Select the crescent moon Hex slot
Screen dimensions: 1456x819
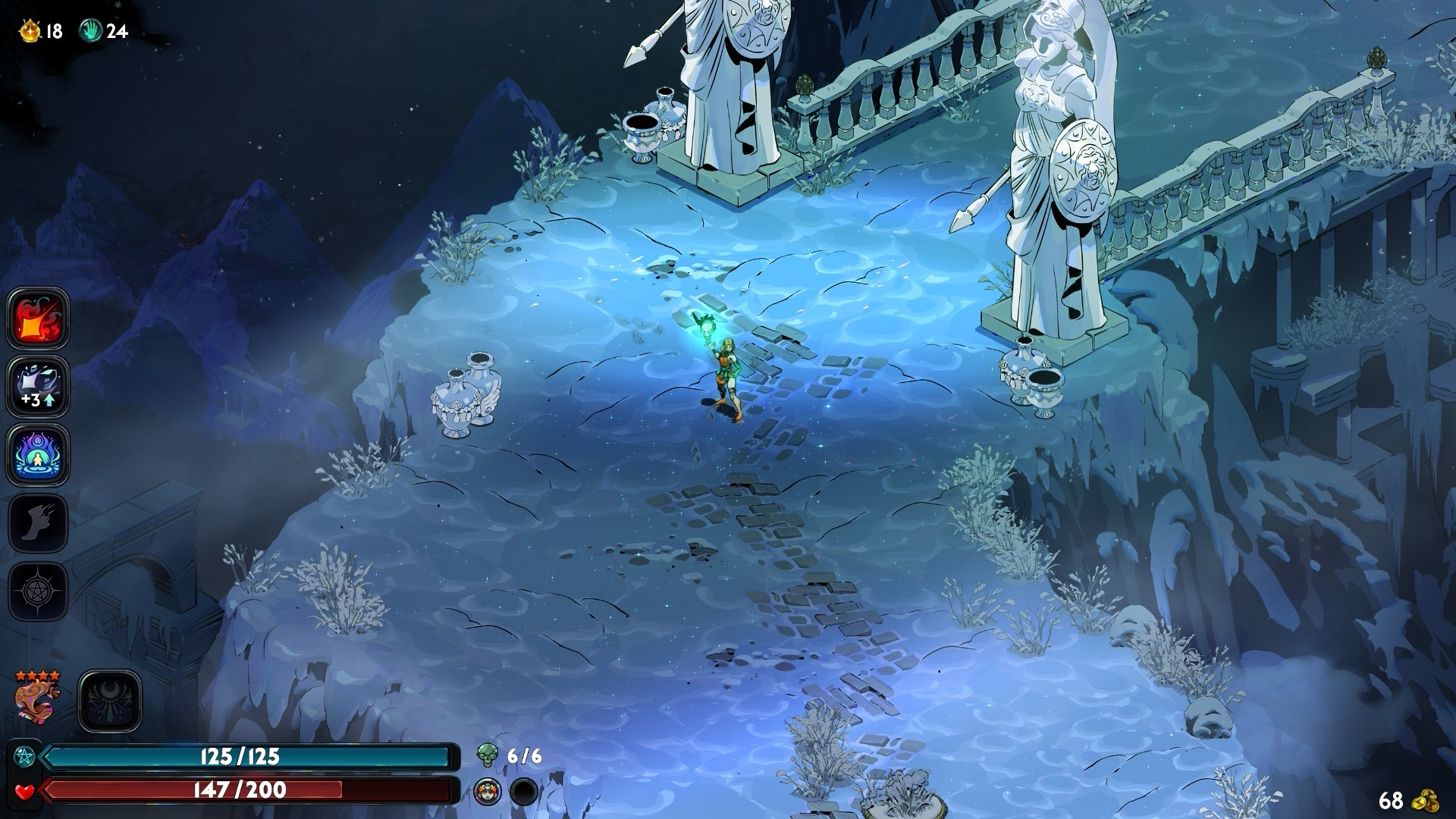point(110,701)
